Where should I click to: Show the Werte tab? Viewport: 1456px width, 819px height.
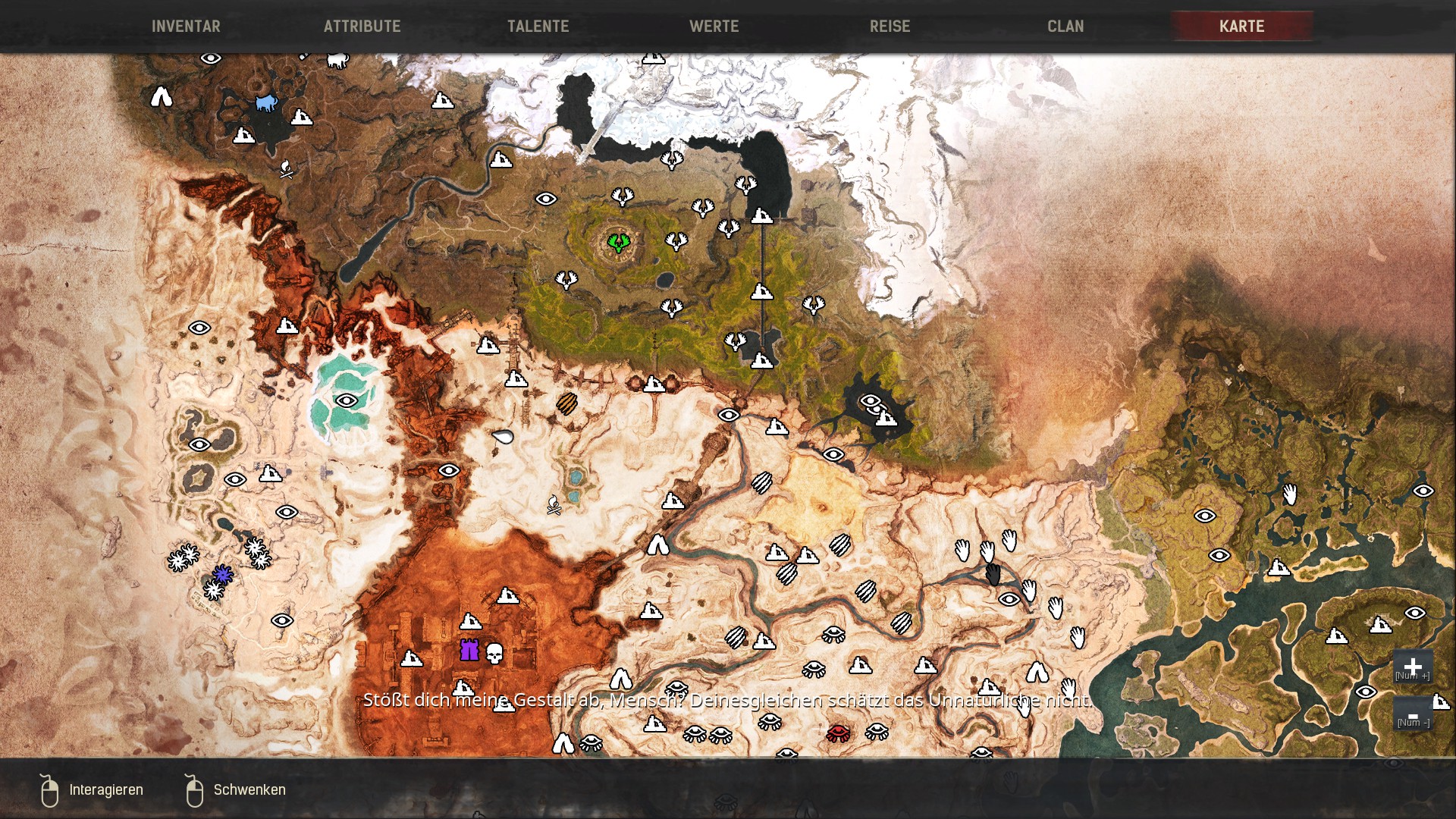pyautogui.click(x=714, y=27)
